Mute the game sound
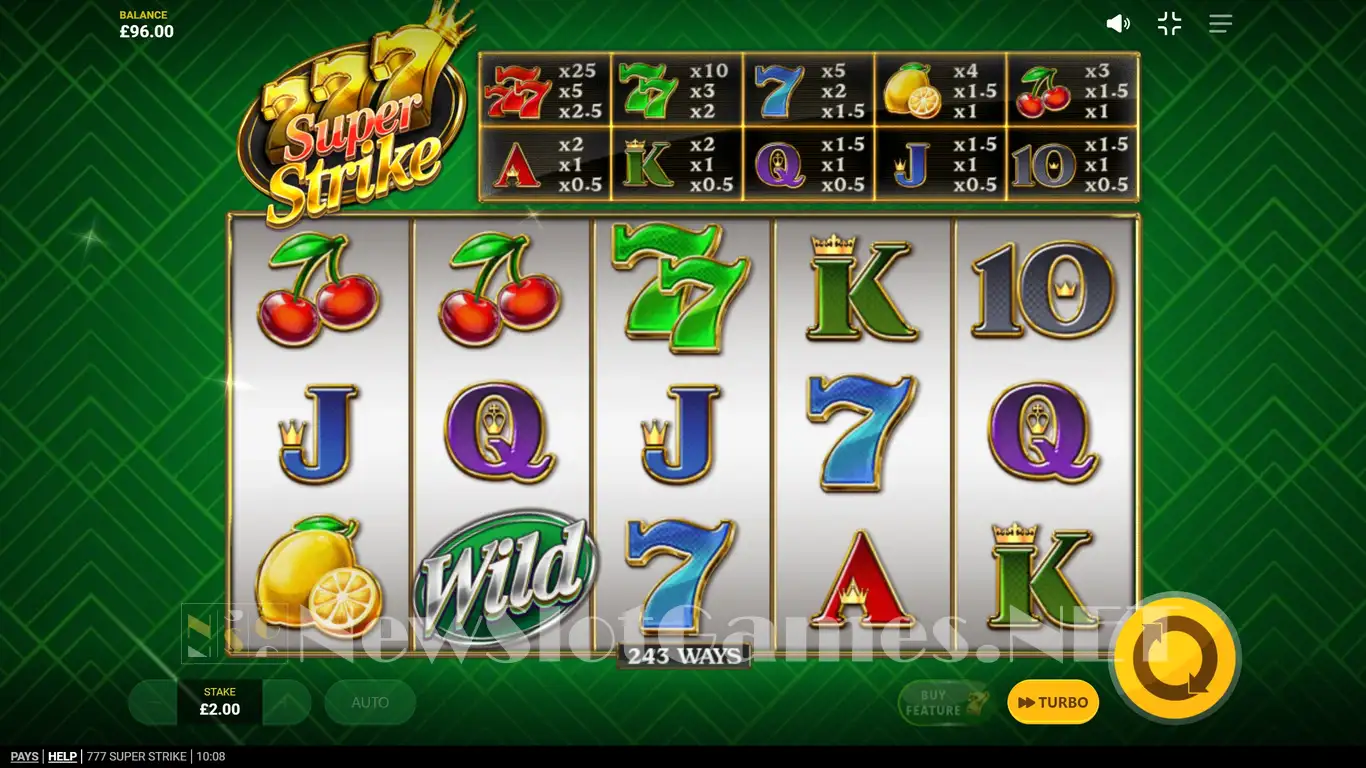The width and height of the screenshot is (1366, 768). (1118, 24)
